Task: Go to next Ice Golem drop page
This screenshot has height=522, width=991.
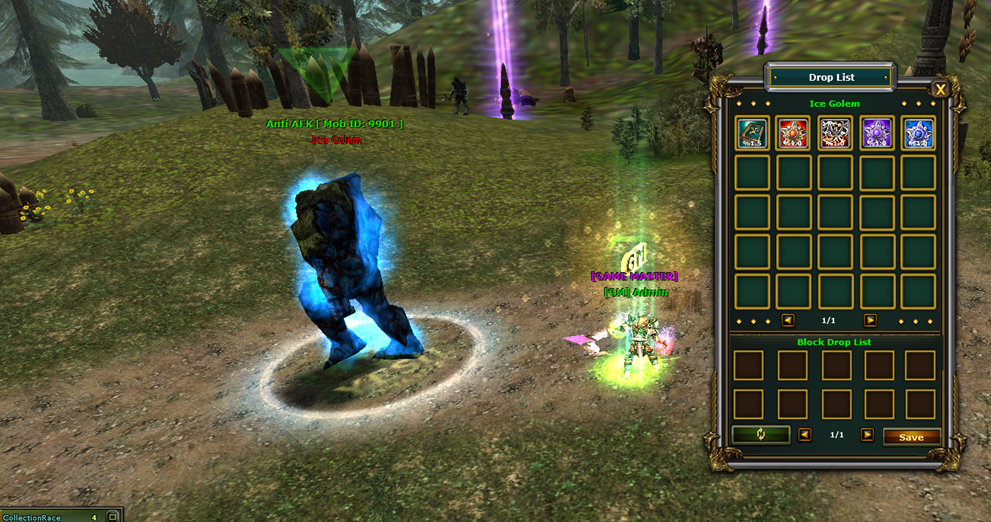Action: [870, 321]
